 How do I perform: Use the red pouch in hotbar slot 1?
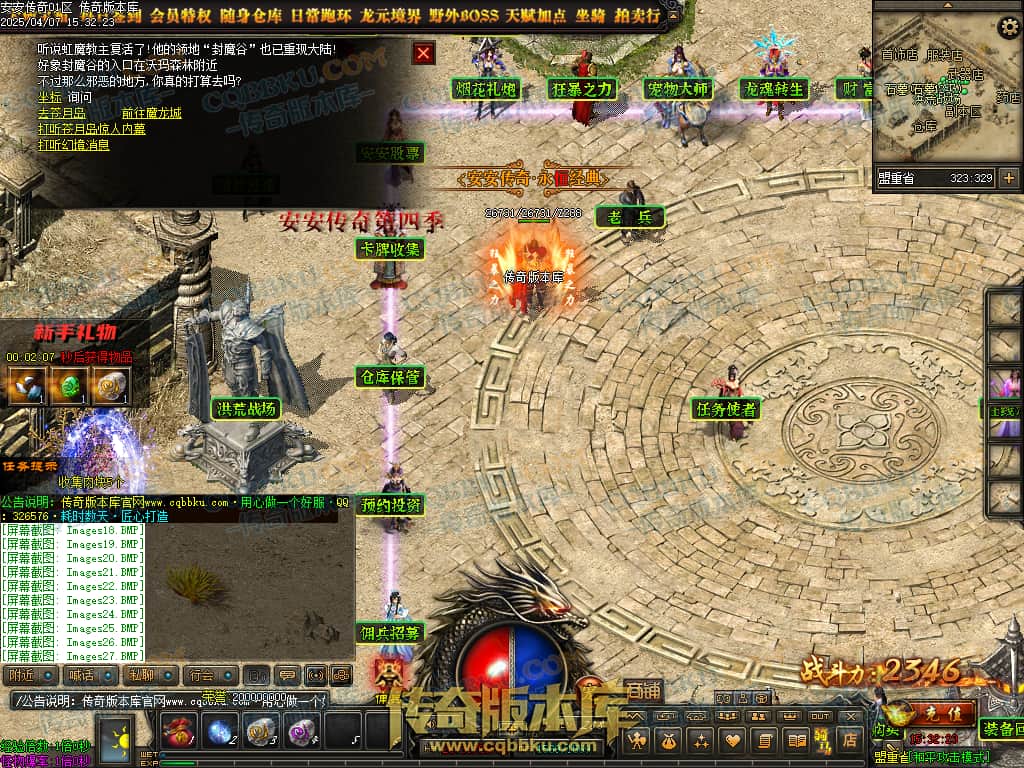[178, 732]
